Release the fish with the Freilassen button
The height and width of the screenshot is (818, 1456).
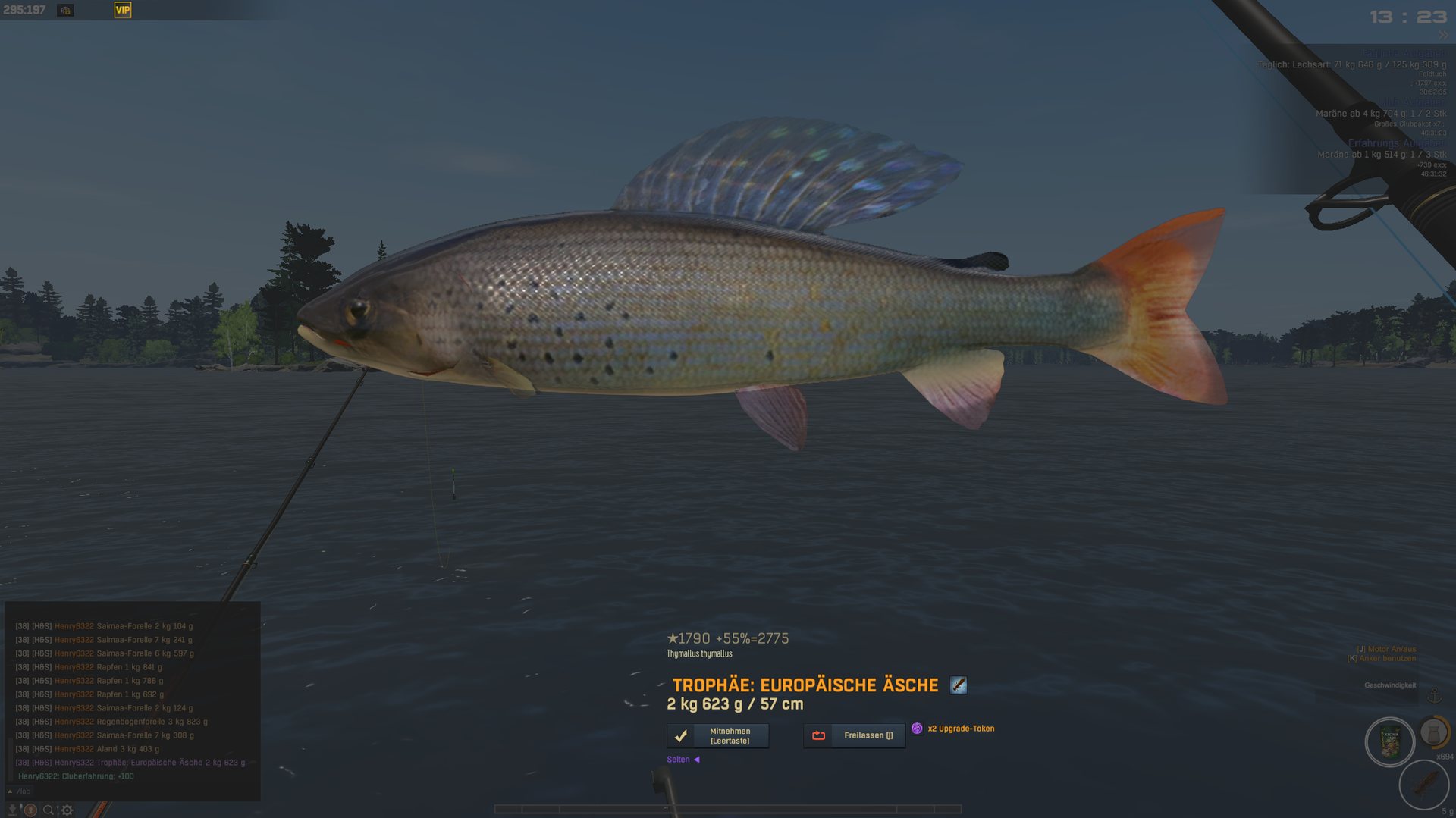point(854,735)
